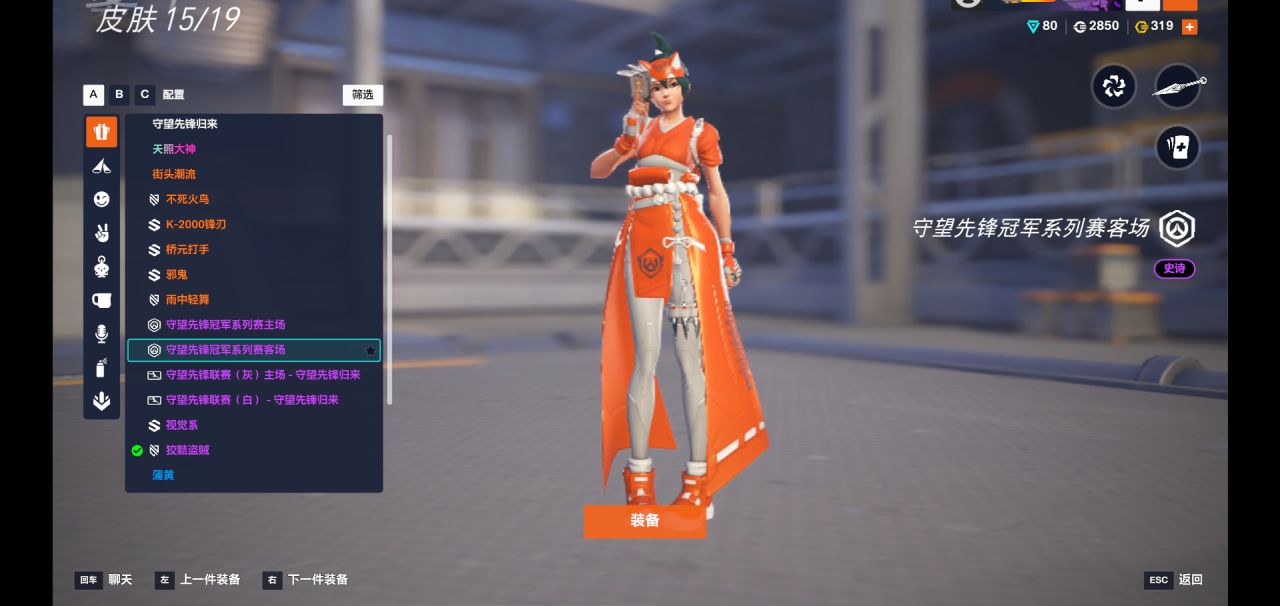Image resolution: width=1280 pixels, height=606 pixels.
Task: Click the cards with plus icon
Action: pyautogui.click(x=1178, y=148)
